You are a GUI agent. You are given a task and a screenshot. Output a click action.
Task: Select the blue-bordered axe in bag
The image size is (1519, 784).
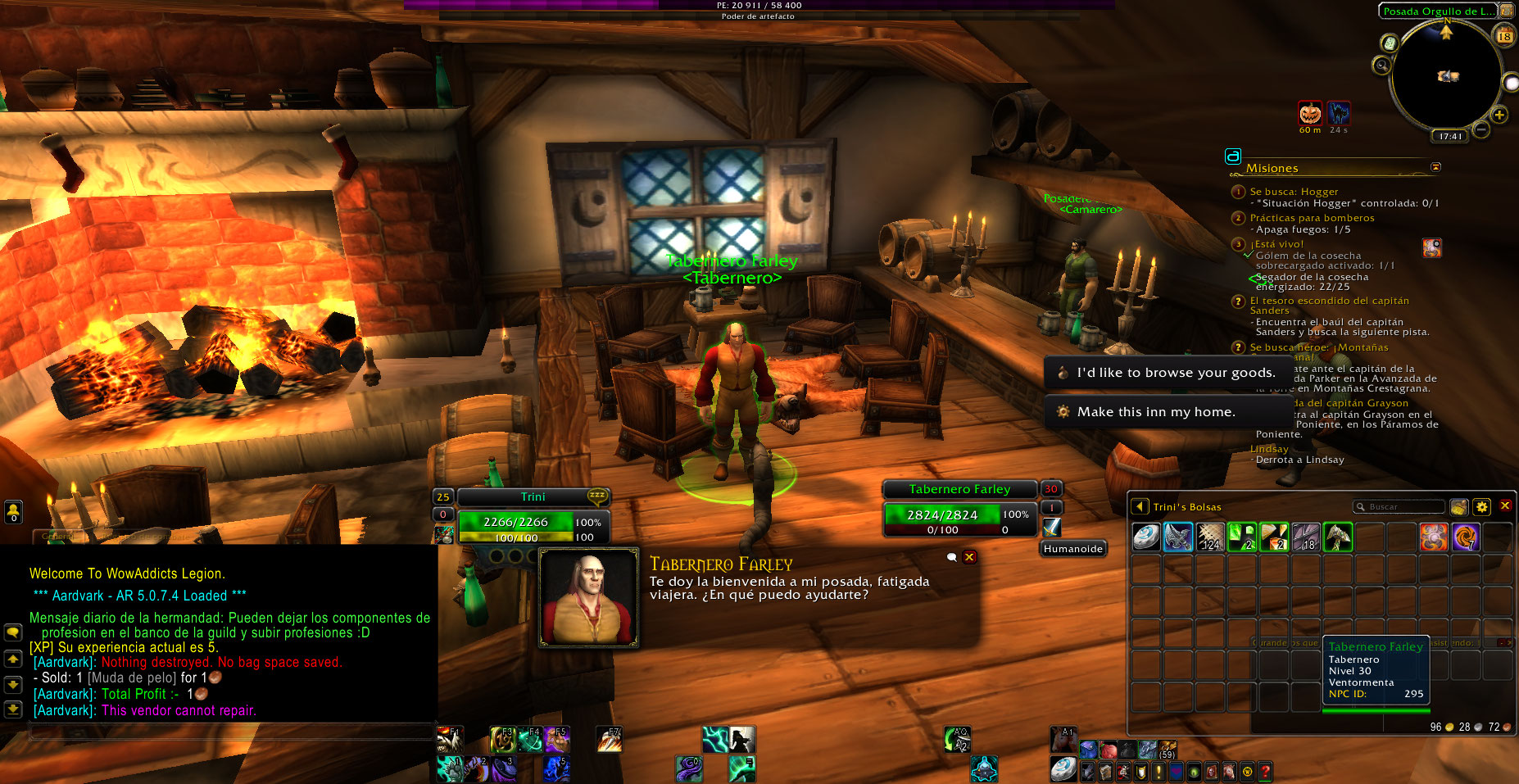tap(1178, 537)
